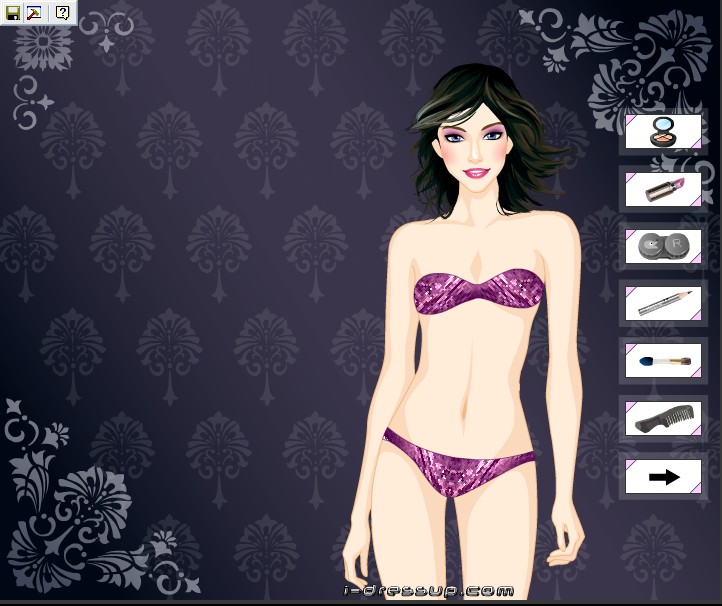Go to next page with the arrow button
The width and height of the screenshot is (722, 606).
tap(663, 477)
